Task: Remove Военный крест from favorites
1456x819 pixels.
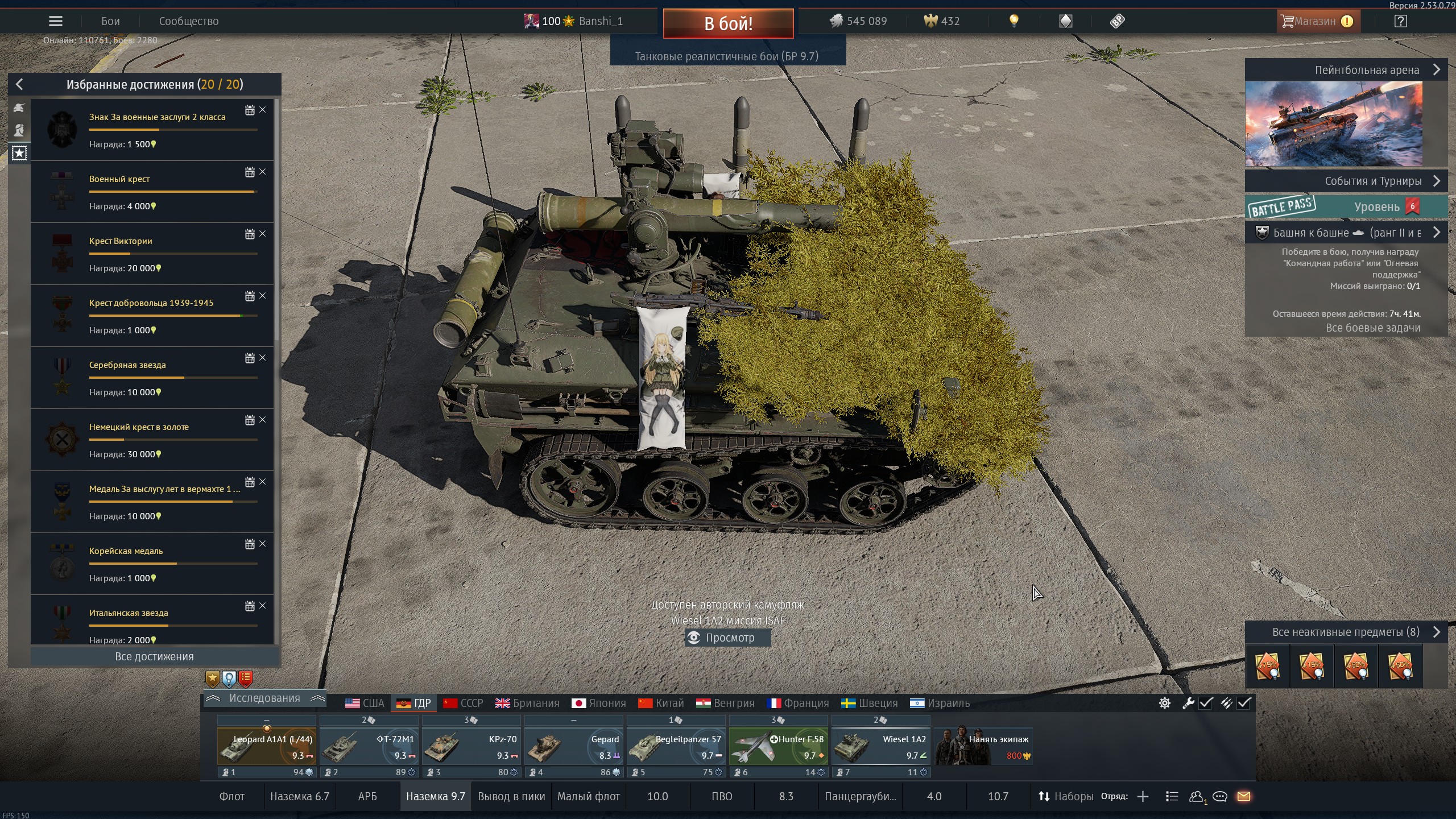Action: coord(263,172)
